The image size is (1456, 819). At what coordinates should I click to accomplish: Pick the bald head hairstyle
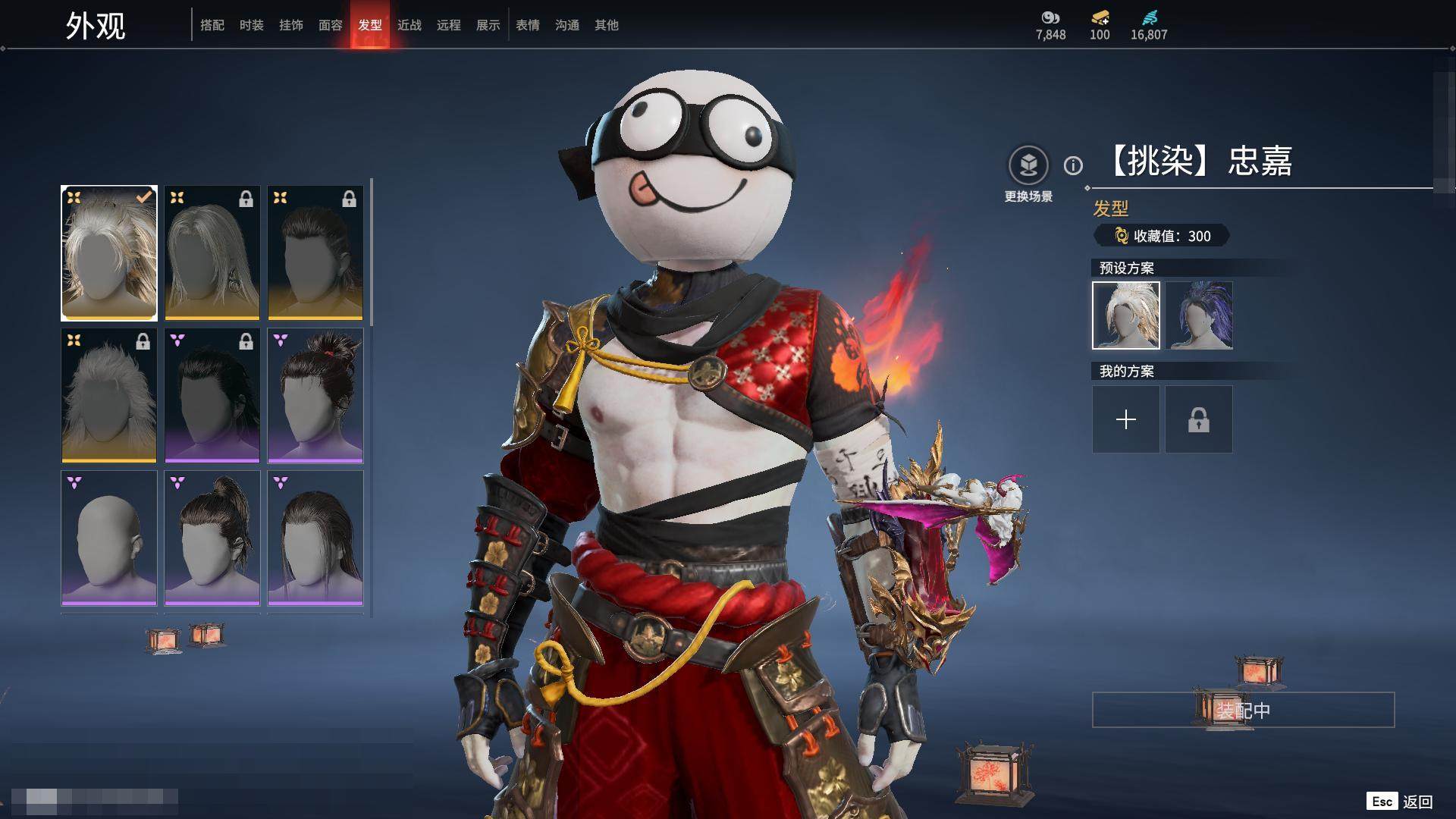(109, 538)
